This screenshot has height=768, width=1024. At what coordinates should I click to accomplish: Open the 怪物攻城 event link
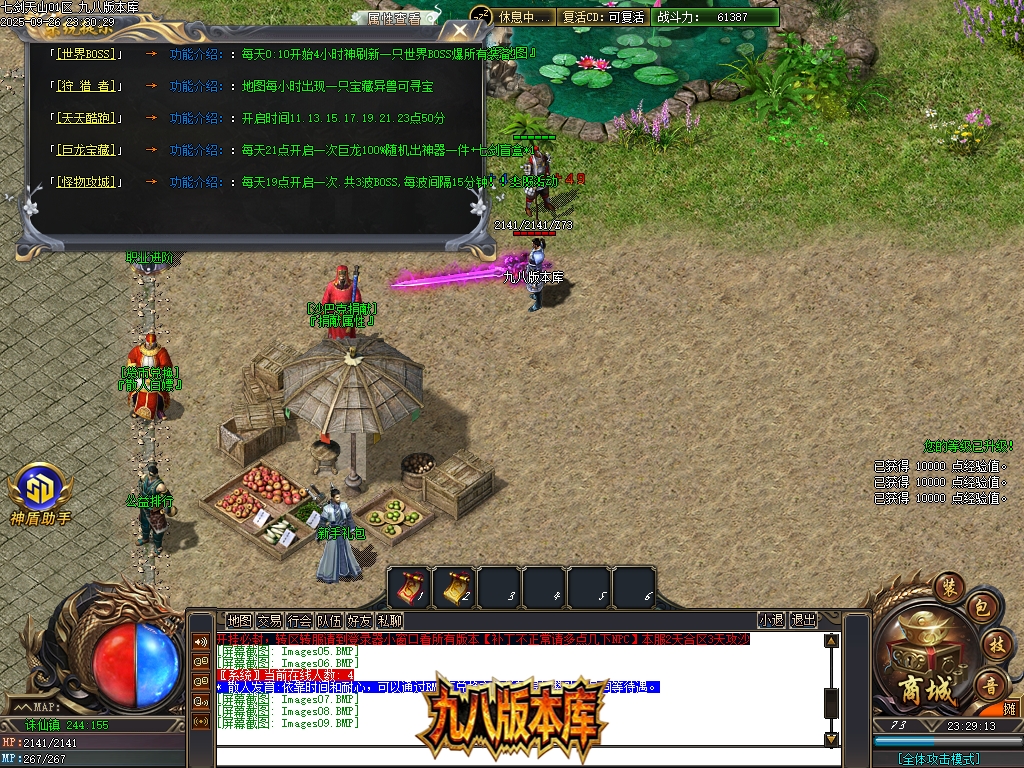point(85,182)
